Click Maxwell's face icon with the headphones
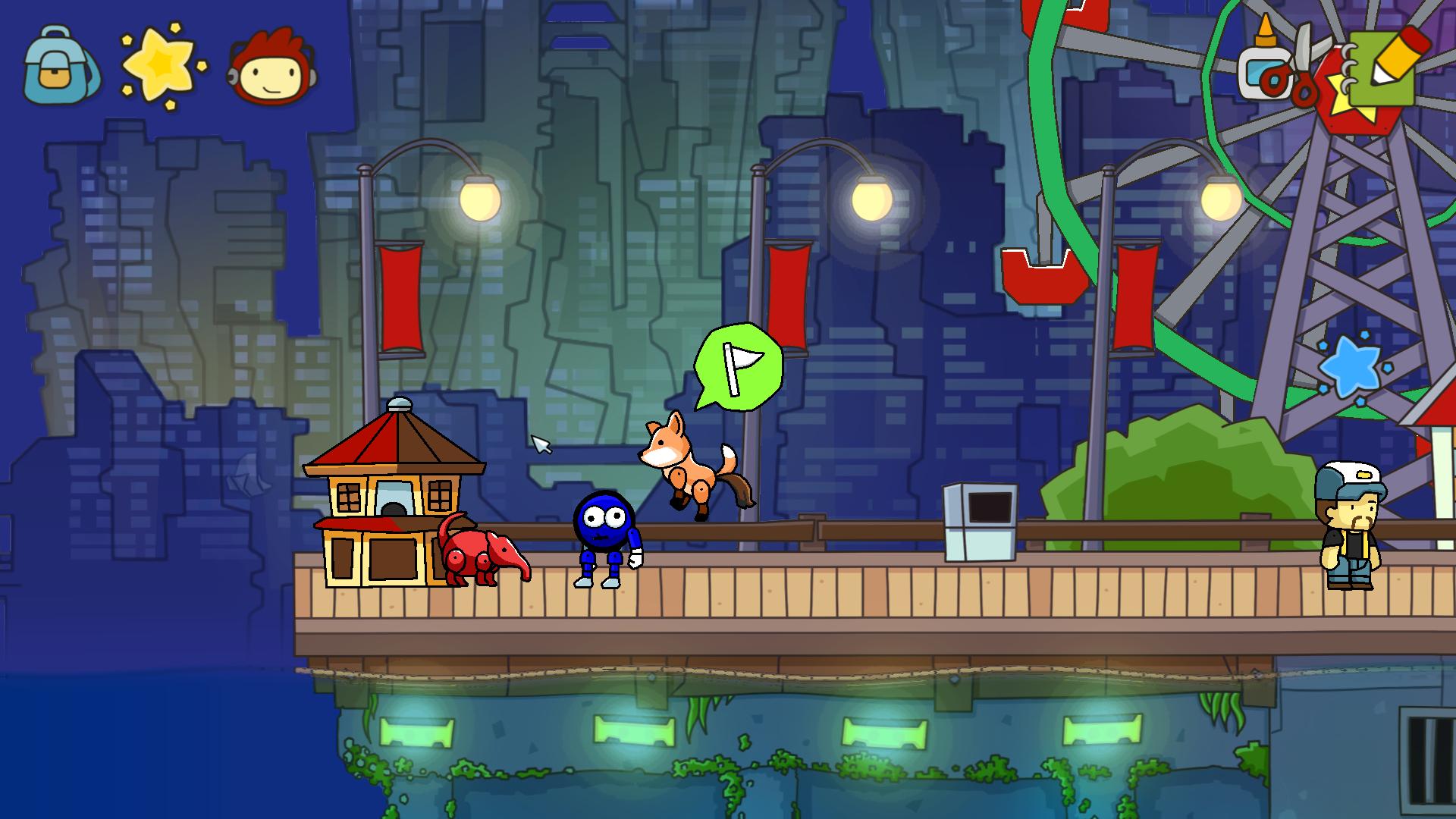 tap(272, 67)
